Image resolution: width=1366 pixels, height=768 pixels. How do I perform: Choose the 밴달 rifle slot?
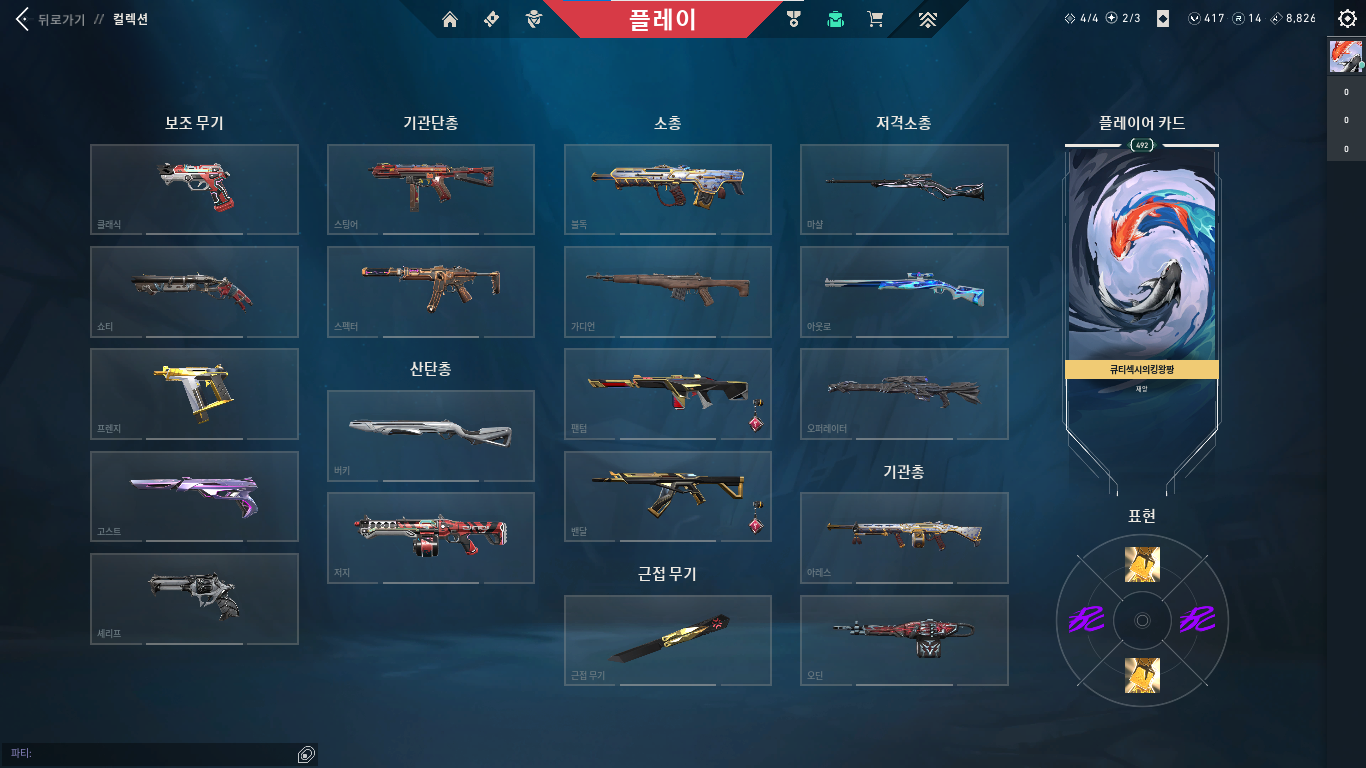[x=667, y=496]
